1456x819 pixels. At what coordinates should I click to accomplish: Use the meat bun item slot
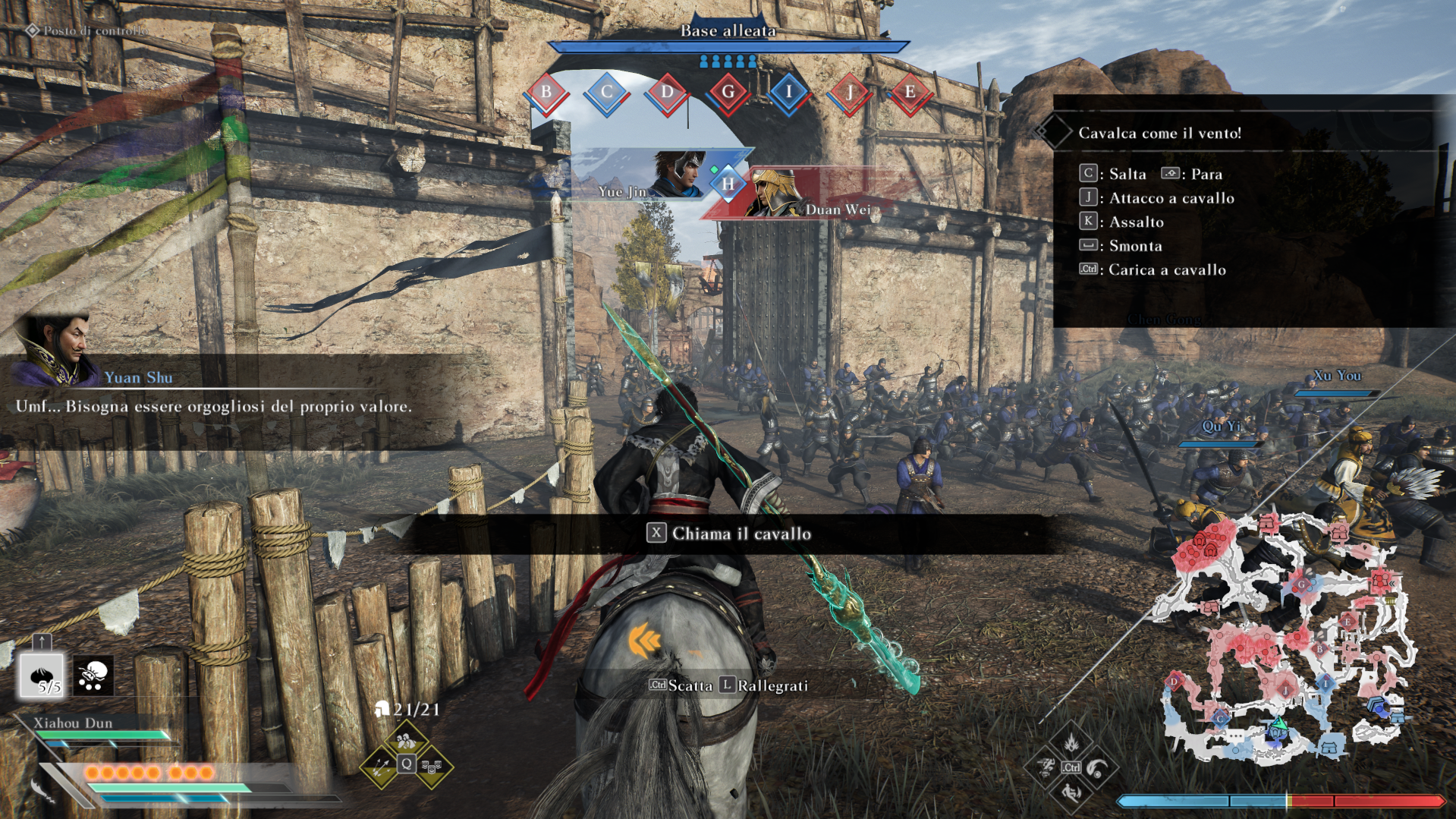click(x=41, y=675)
